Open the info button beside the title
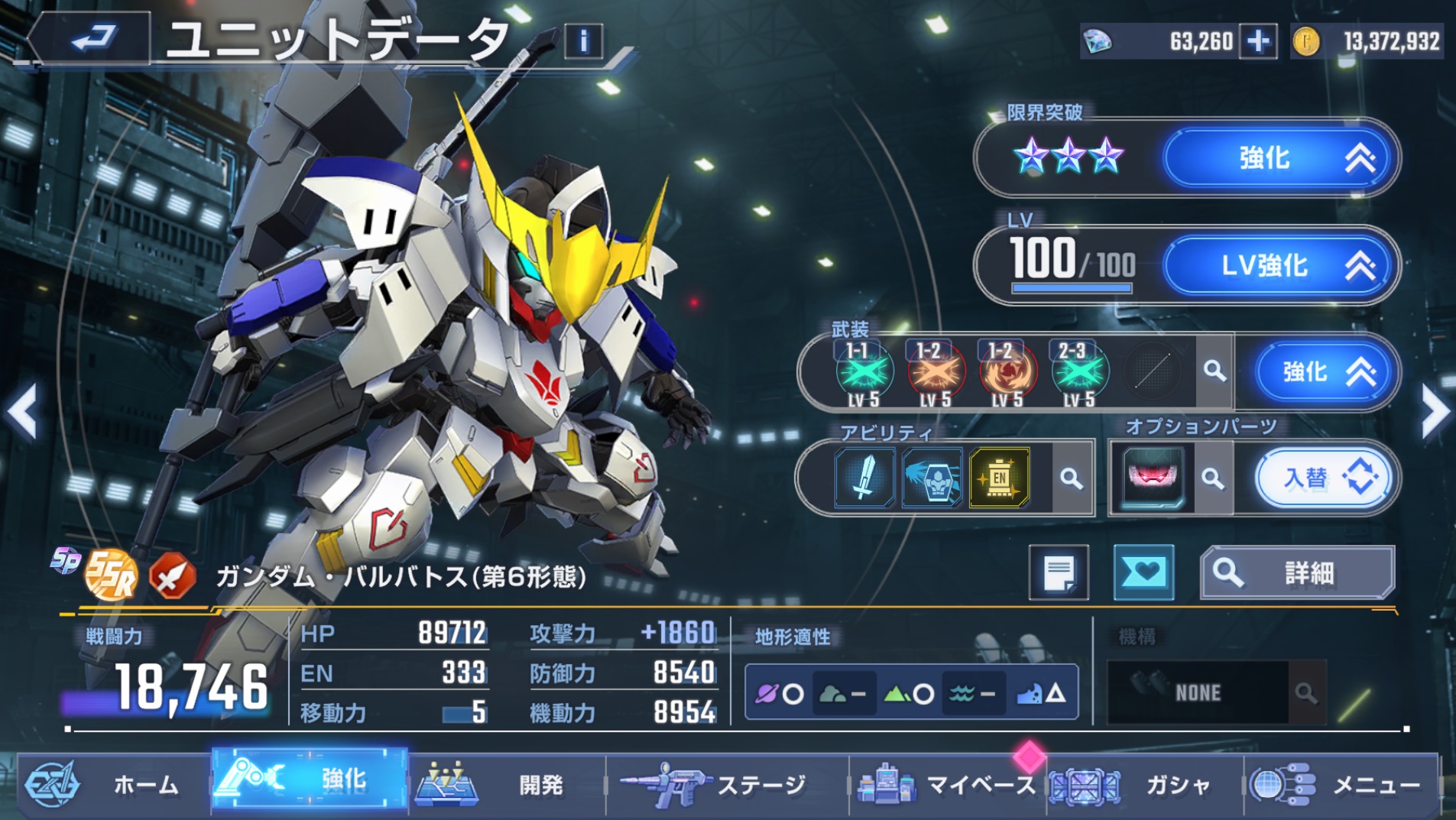The image size is (1456, 820). click(x=583, y=41)
